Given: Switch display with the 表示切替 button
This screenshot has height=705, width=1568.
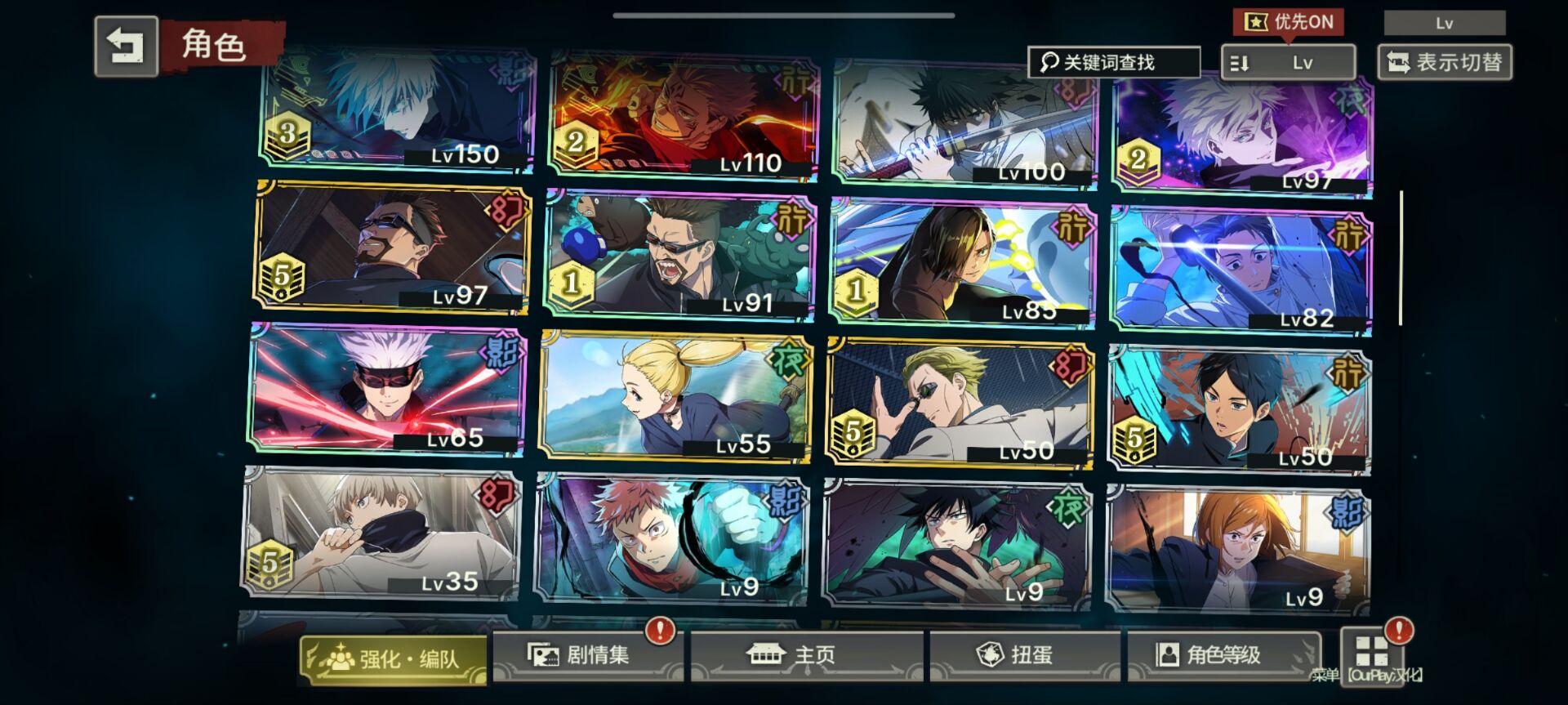Looking at the screenshot, I should pos(1444,62).
